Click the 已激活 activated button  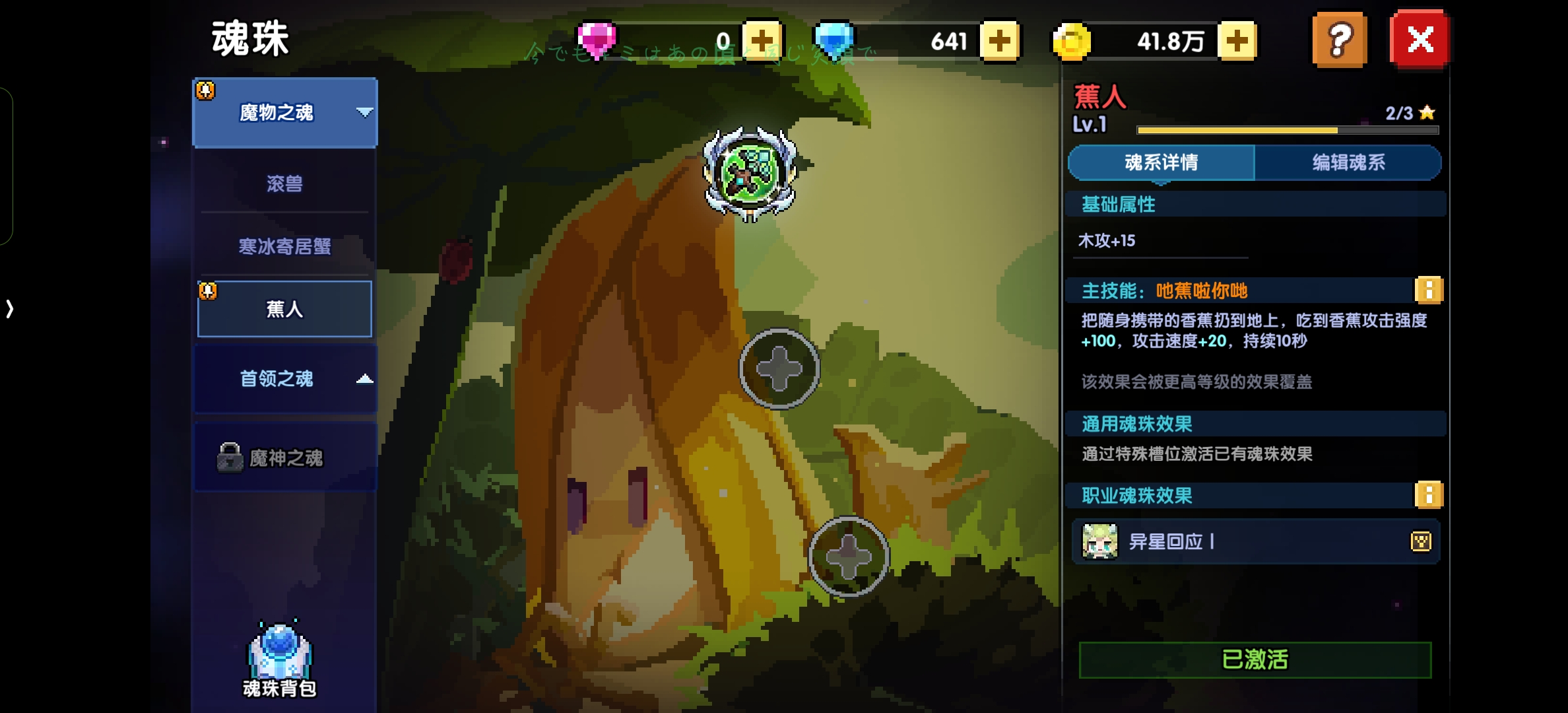point(1255,660)
